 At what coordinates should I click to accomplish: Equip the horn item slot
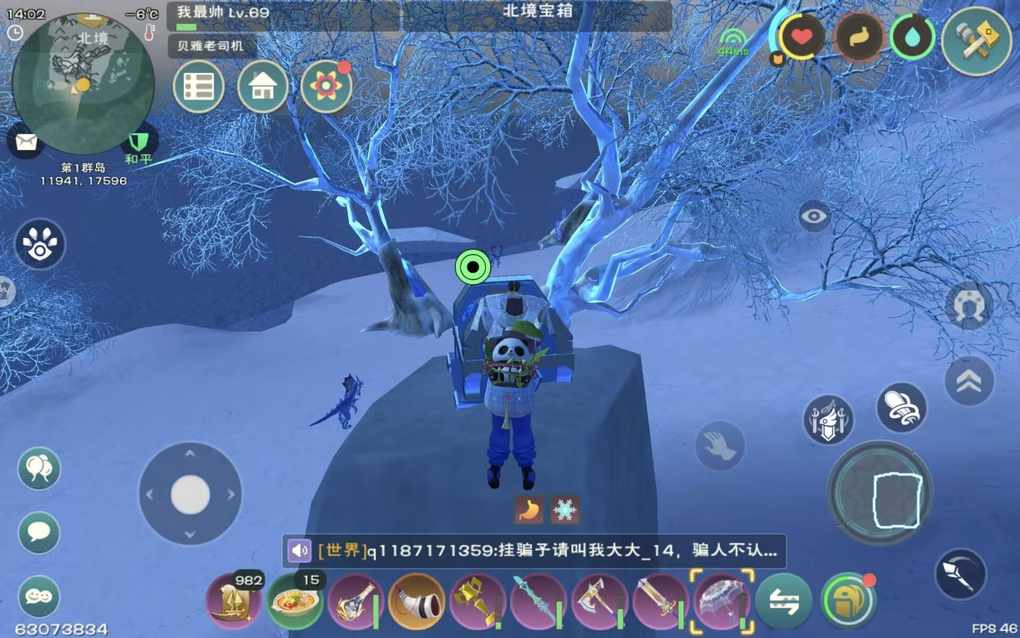pyautogui.click(x=416, y=602)
